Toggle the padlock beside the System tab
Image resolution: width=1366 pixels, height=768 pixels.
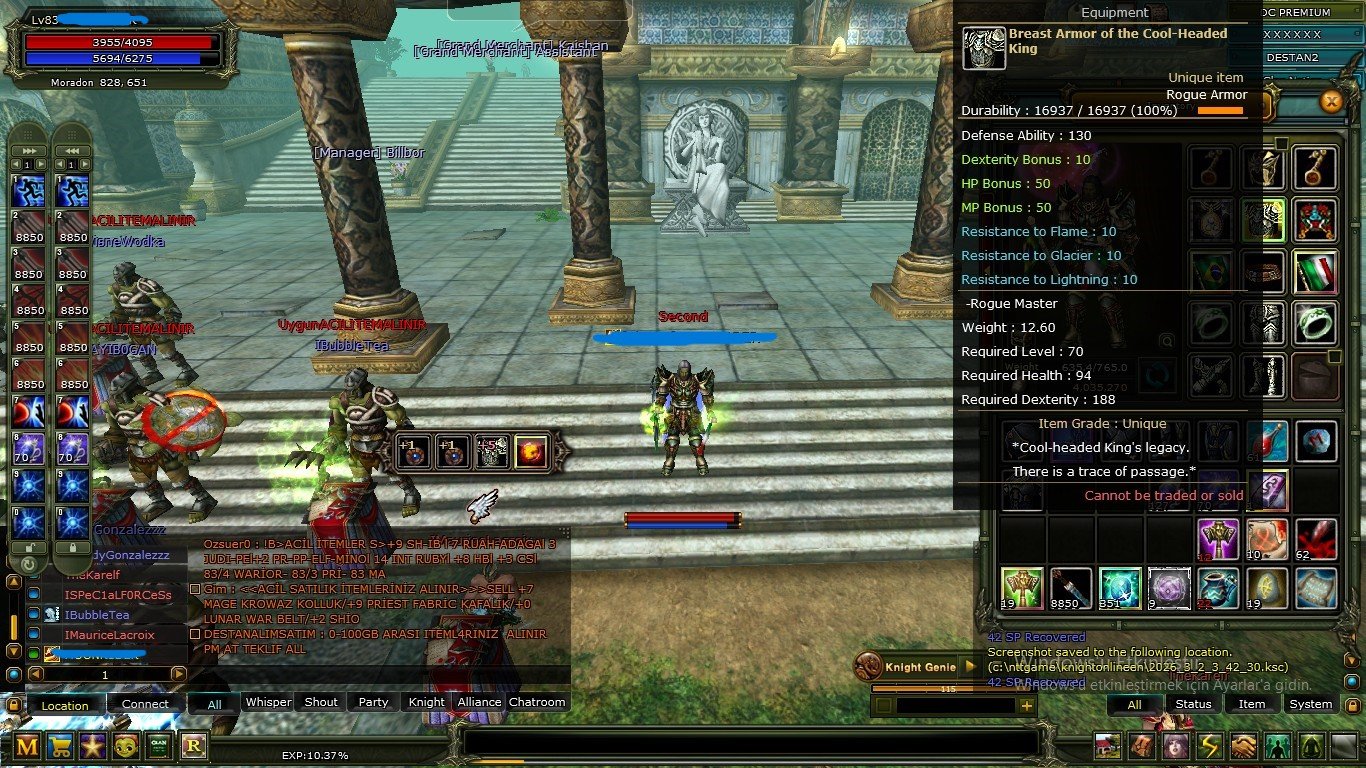click(x=1353, y=705)
